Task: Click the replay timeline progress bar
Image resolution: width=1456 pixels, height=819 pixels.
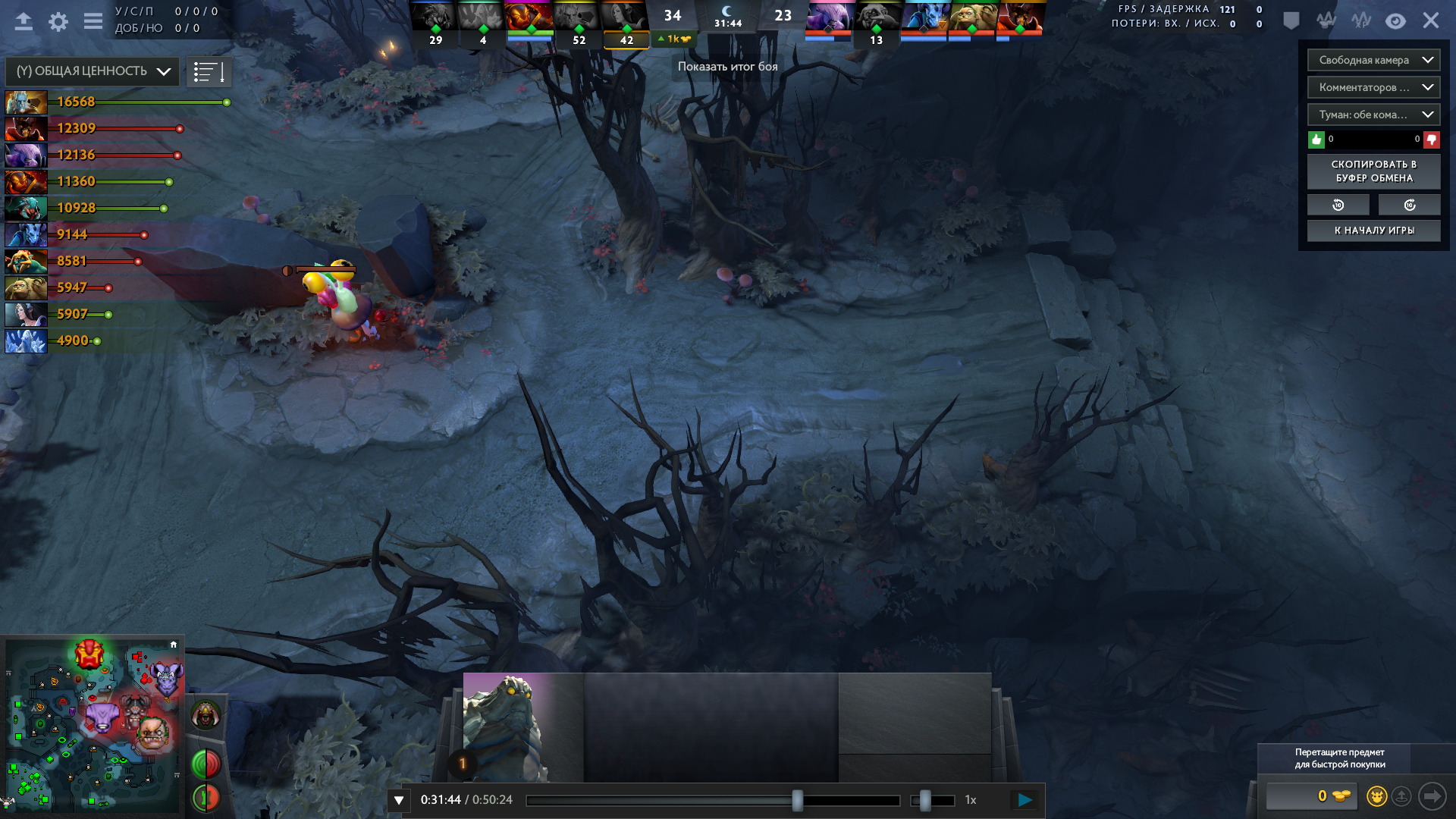Action: tap(713, 801)
